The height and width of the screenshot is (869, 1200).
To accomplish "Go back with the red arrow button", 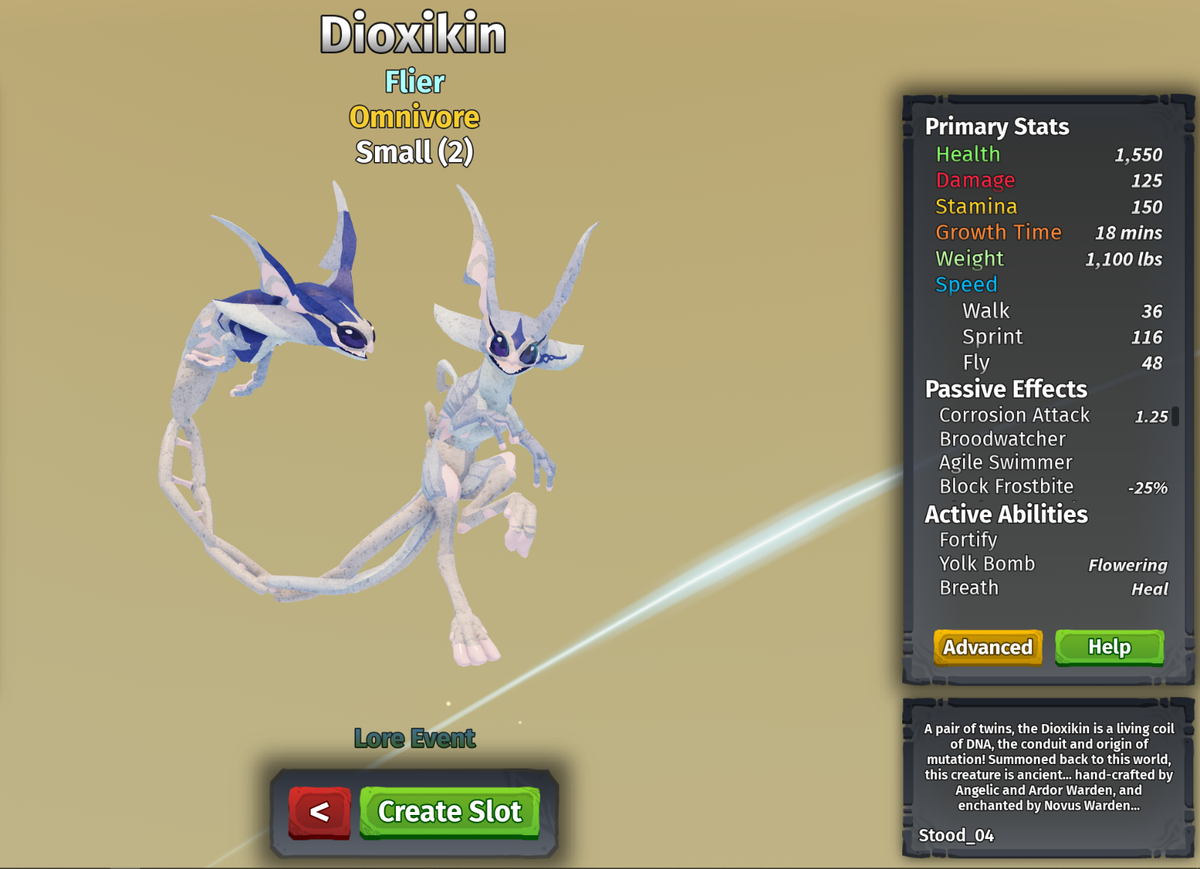I will pos(320,811).
